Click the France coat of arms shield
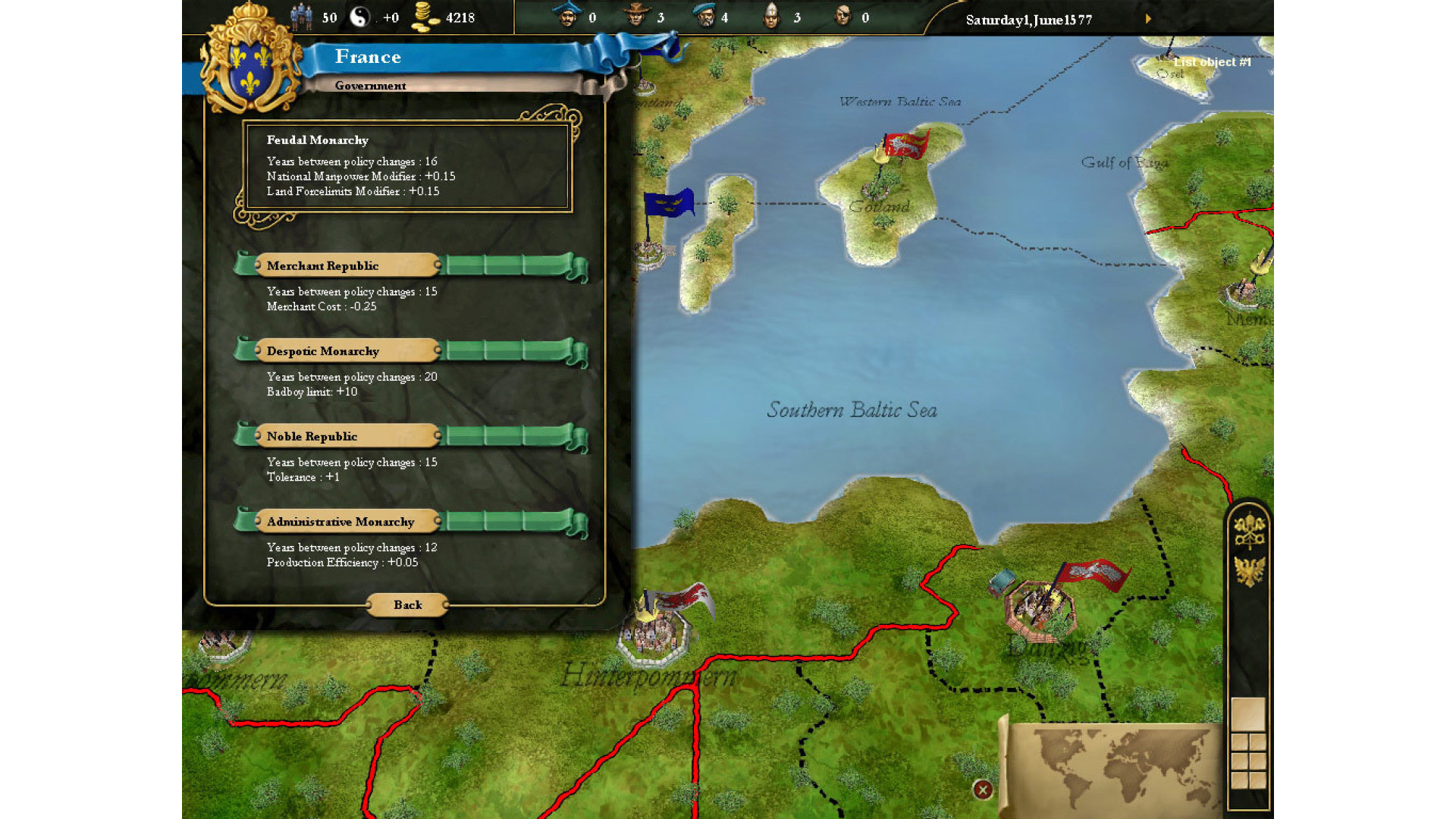The image size is (1456, 819). (x=250, y=69)
